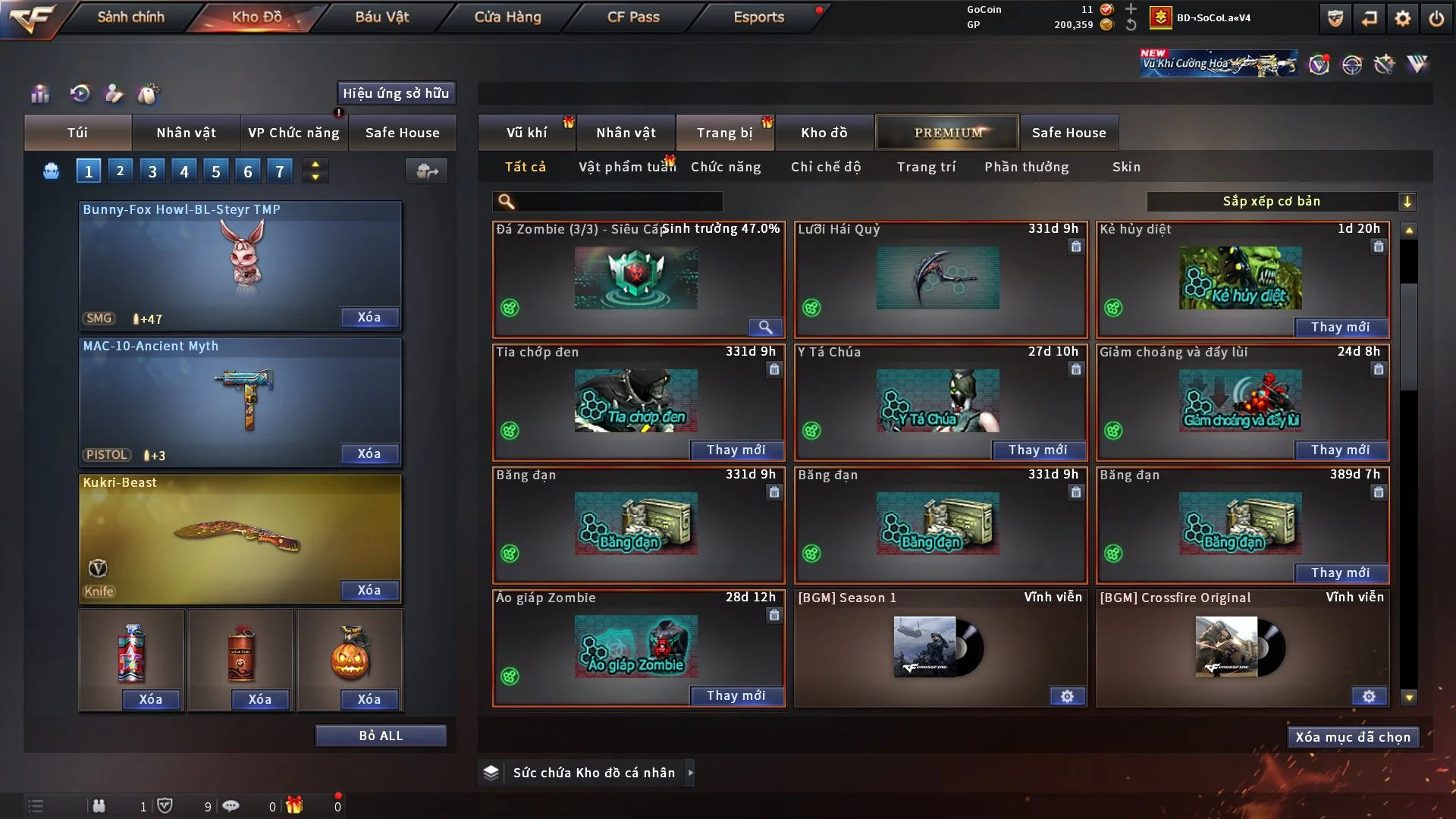Click the trash icon on Lưỡi Hái Quỷ
The width and height of the screenshot is (1456, 819).
(1076, 247)
